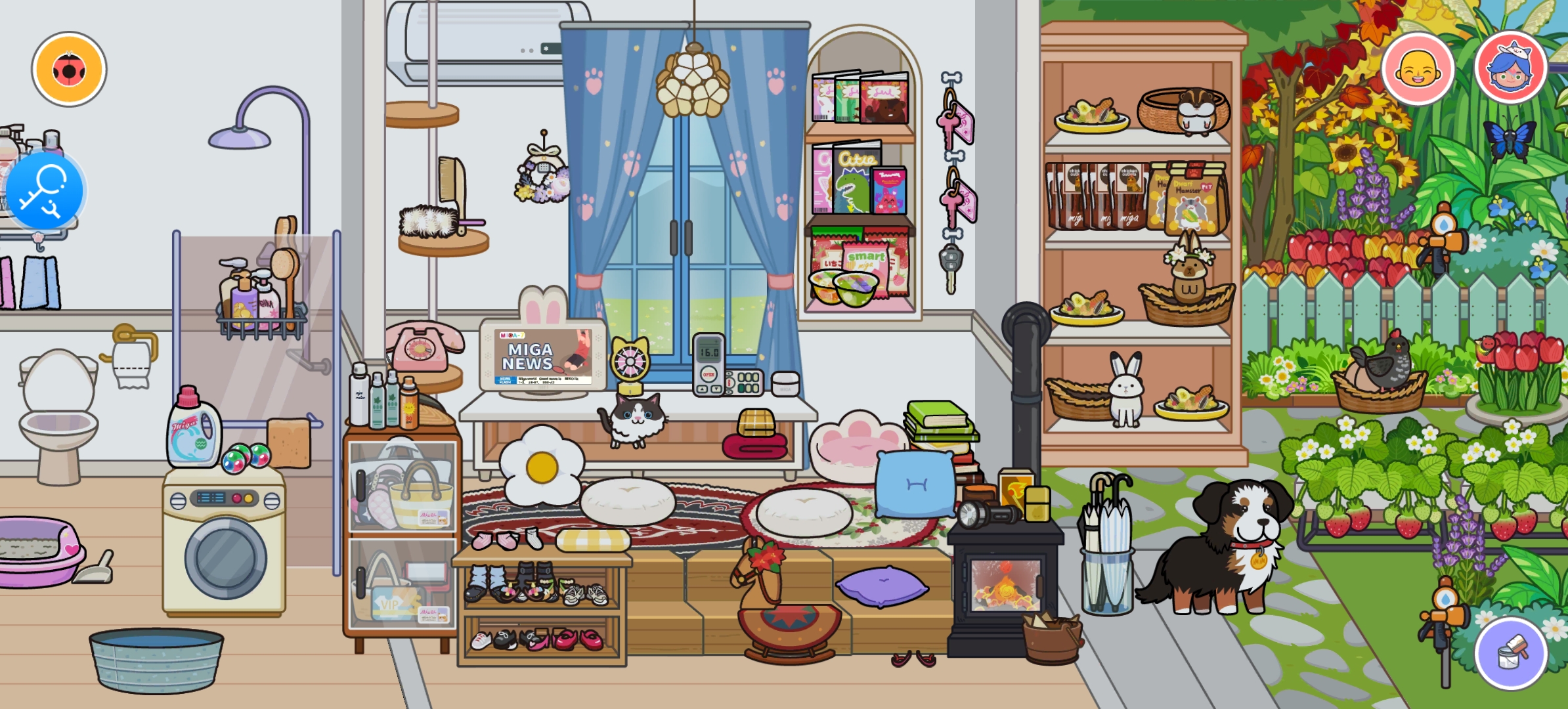Open the smiling face character menu
The height and width of the screenshot is (709, 1568).
(x=1418, y=69)
